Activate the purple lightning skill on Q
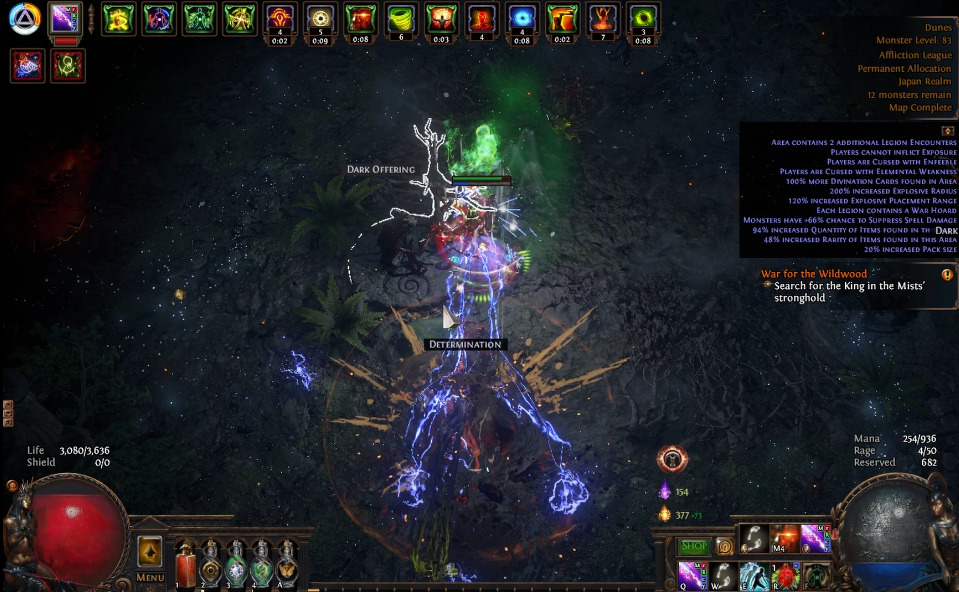The height and width of the screenshot is (592, 959). 692,575
